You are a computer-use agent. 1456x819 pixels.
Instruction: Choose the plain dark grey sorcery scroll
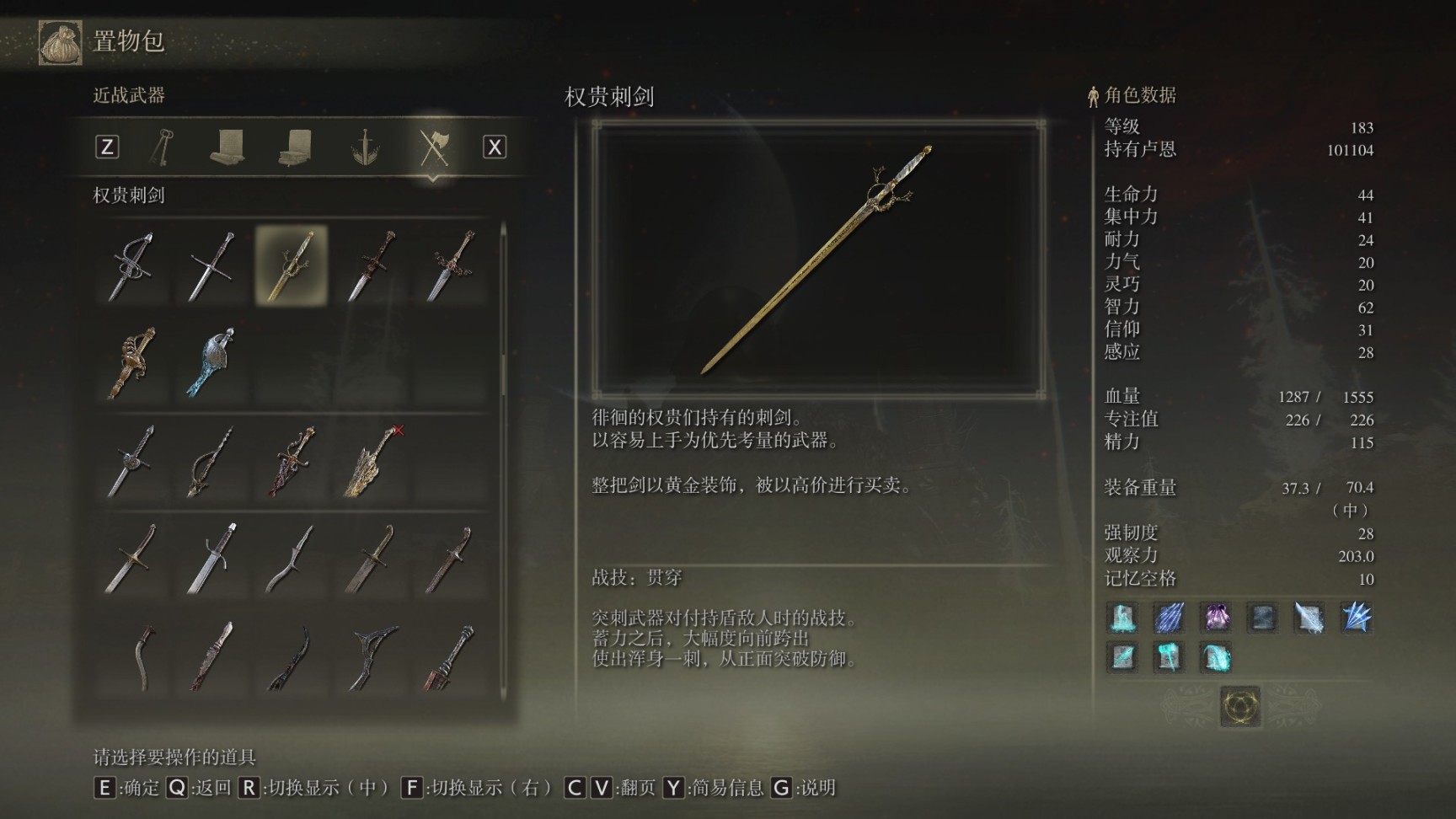(x=1262, y=618)
